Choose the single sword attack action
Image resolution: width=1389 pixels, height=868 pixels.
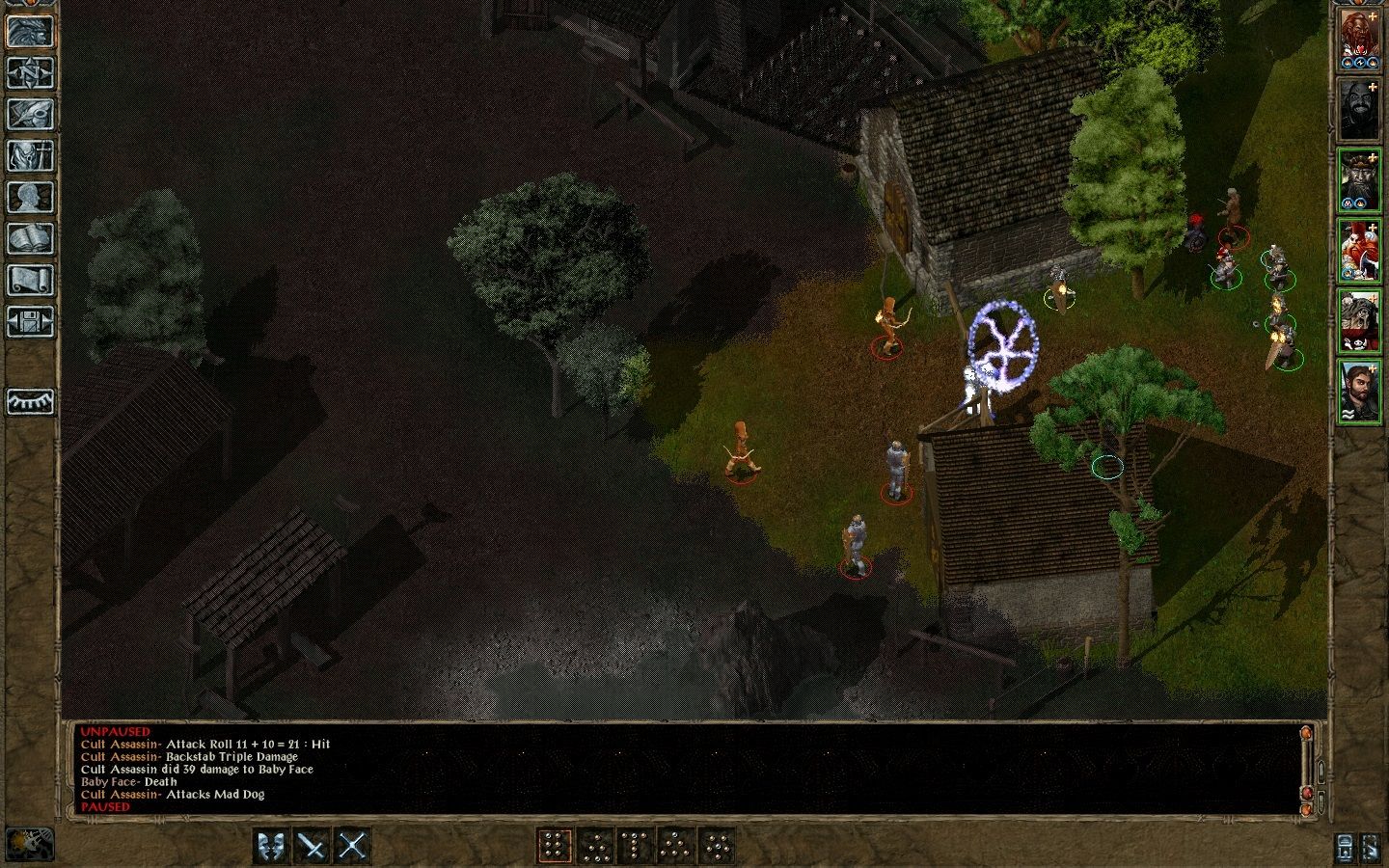pos(312,846)
